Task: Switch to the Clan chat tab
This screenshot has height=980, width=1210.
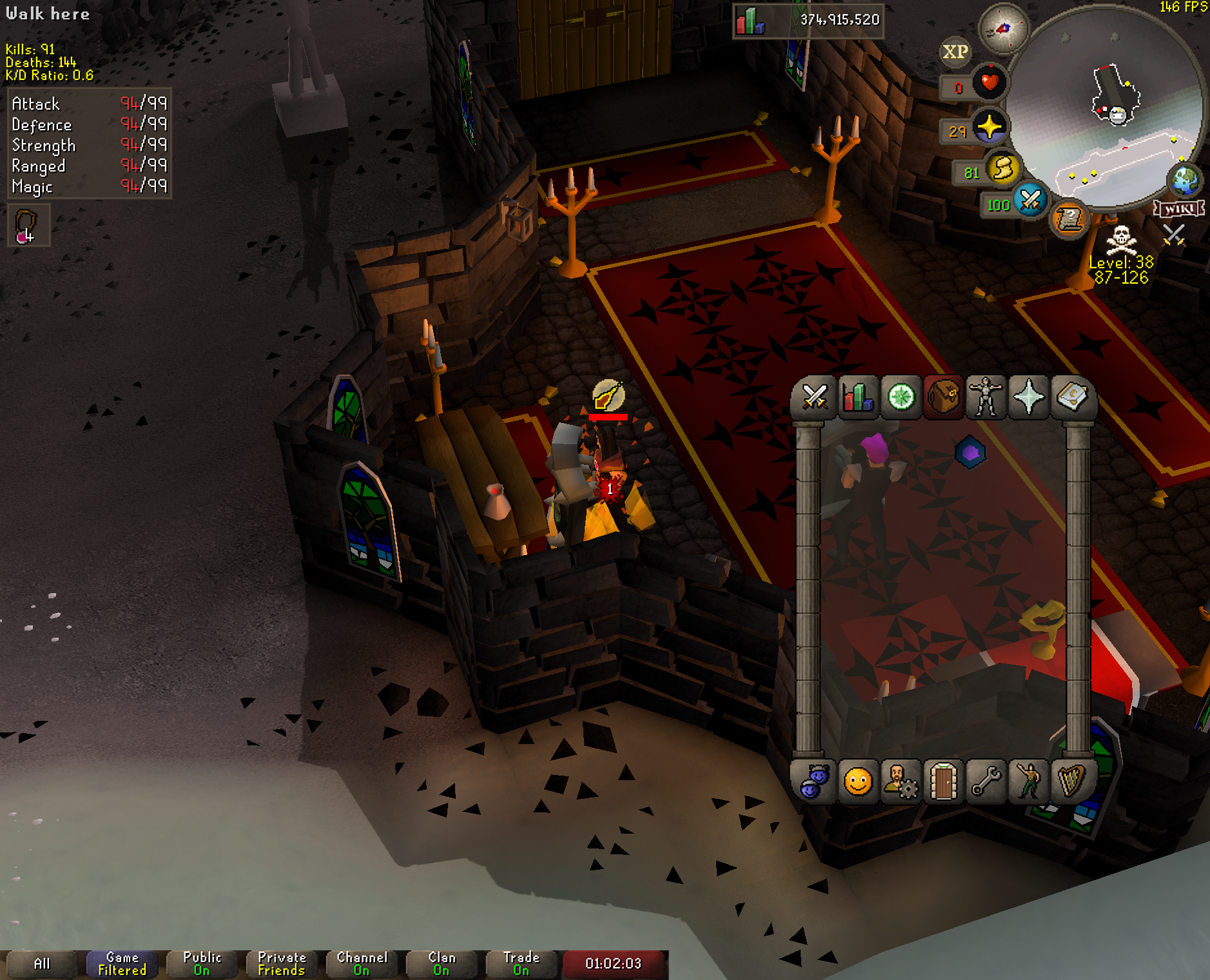Action: tap(442, 964)
